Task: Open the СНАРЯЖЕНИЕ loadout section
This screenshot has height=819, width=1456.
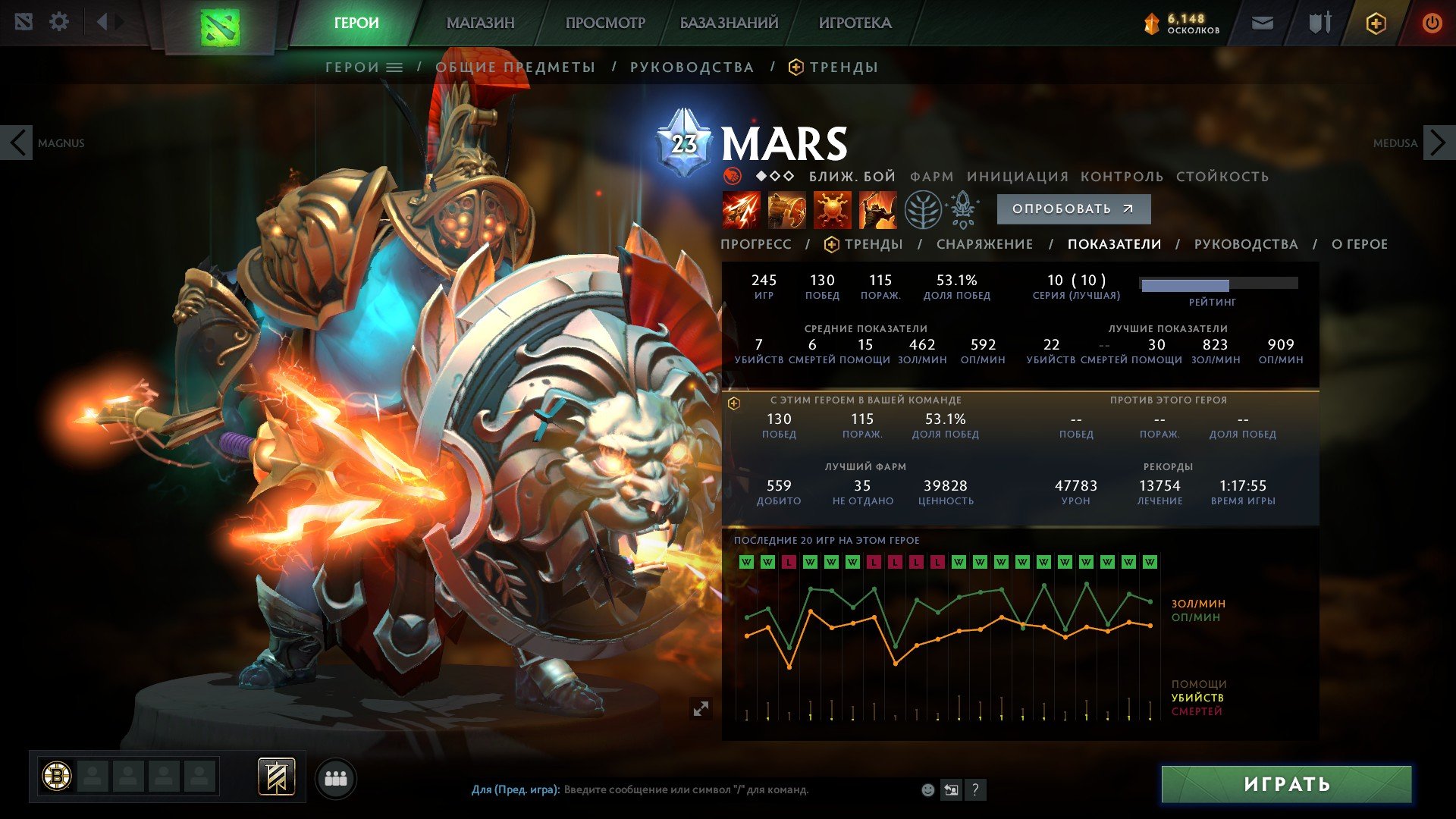Action: (x=984, y=244)
